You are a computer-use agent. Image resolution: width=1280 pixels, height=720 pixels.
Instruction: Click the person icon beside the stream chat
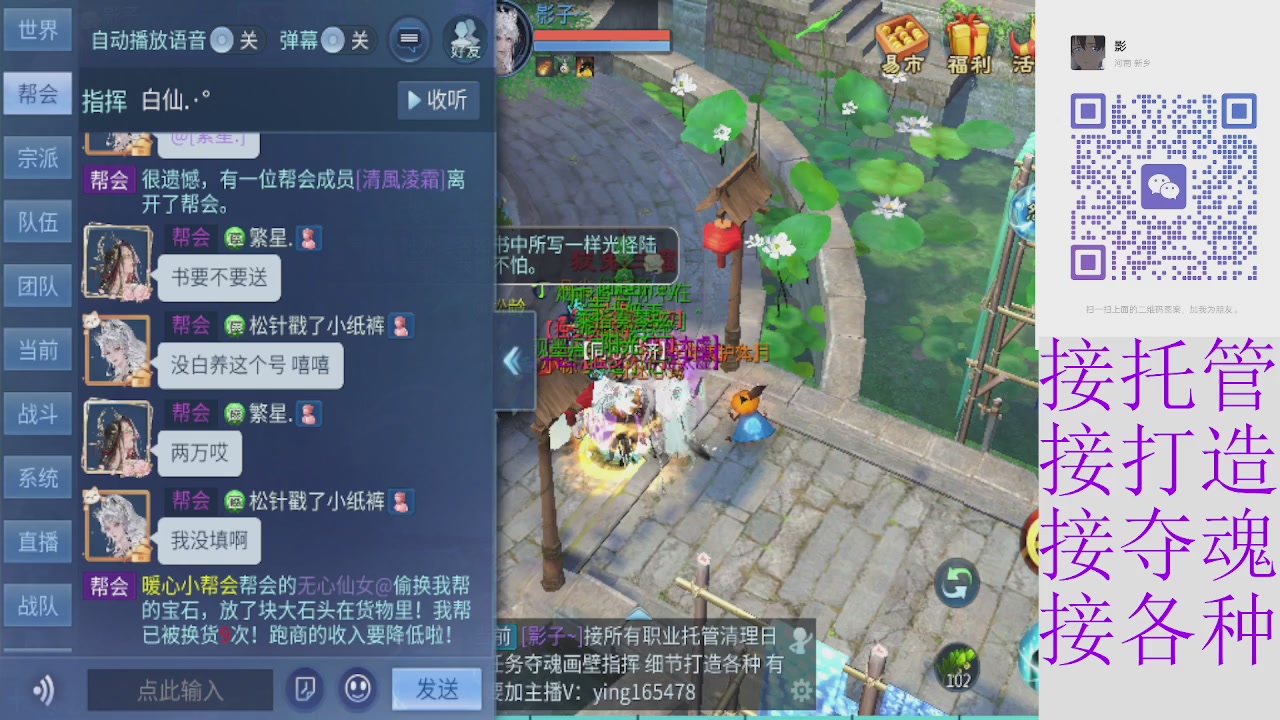point(800,640)
